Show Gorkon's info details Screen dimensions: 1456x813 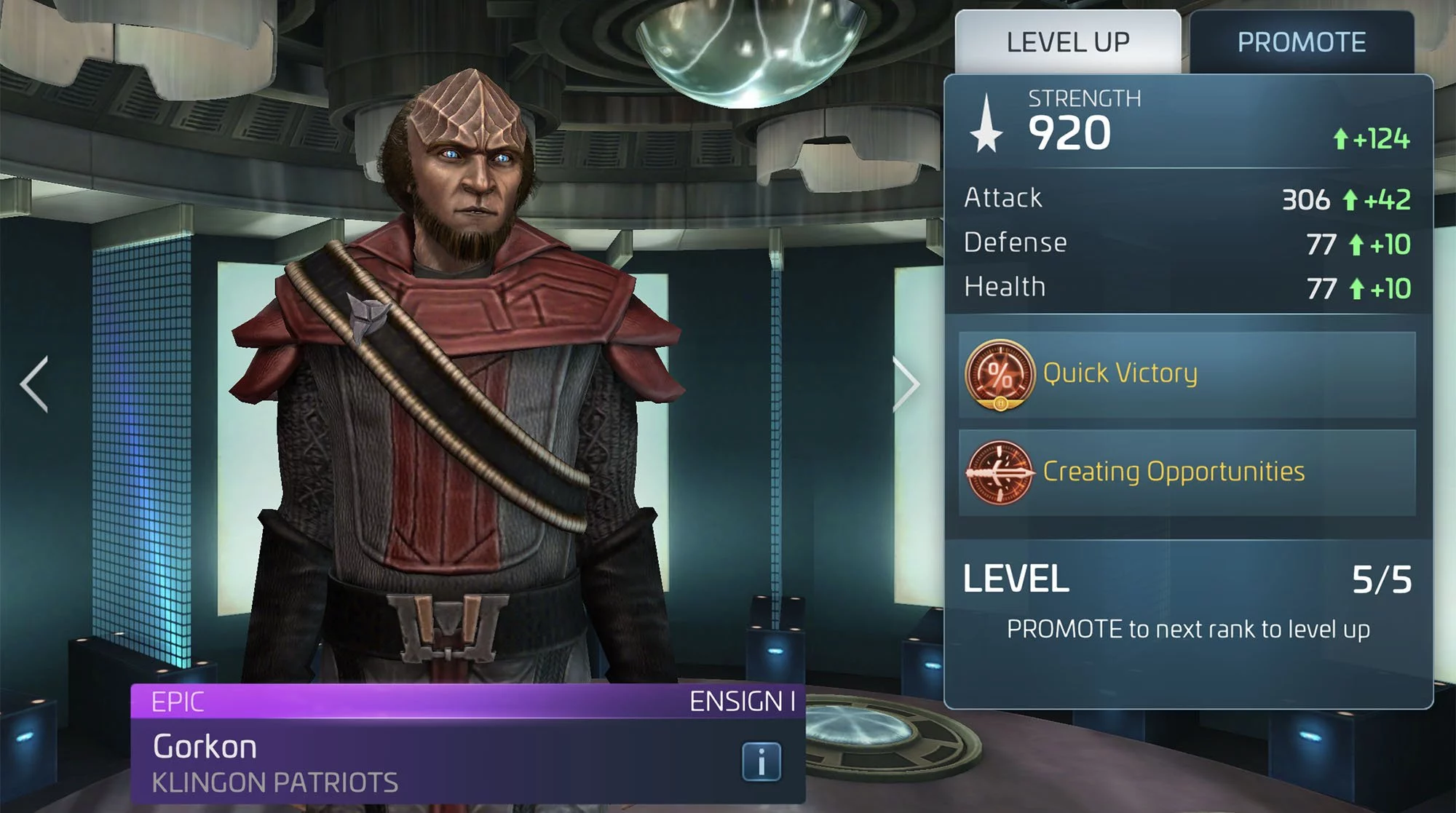click(761, 762)
